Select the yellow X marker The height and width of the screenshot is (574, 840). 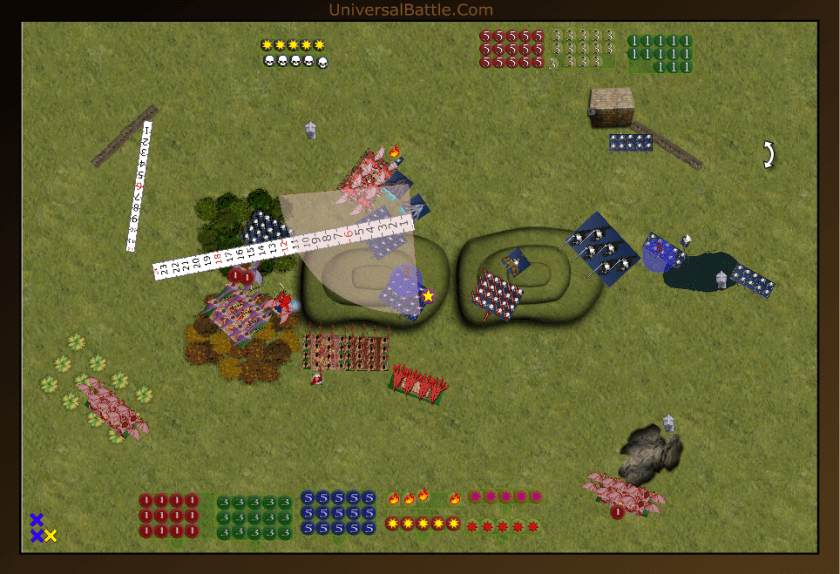tap(50, 536)
